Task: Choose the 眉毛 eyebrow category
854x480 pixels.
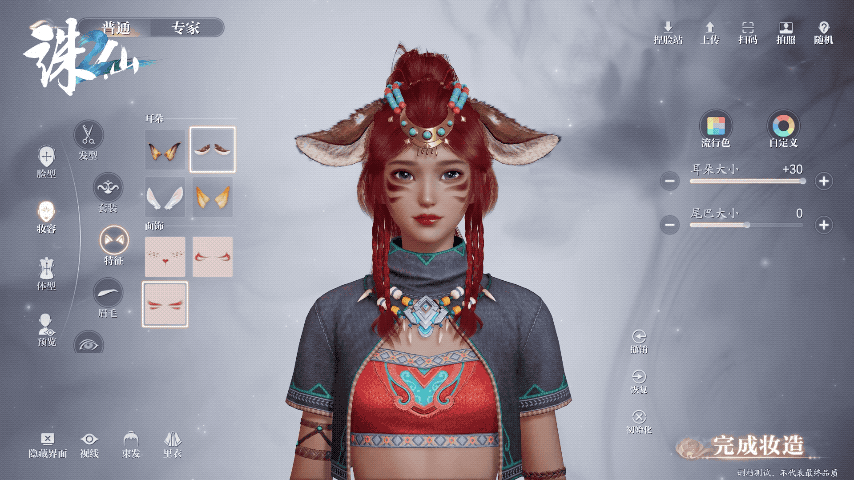Action: [x=108, y=293]
